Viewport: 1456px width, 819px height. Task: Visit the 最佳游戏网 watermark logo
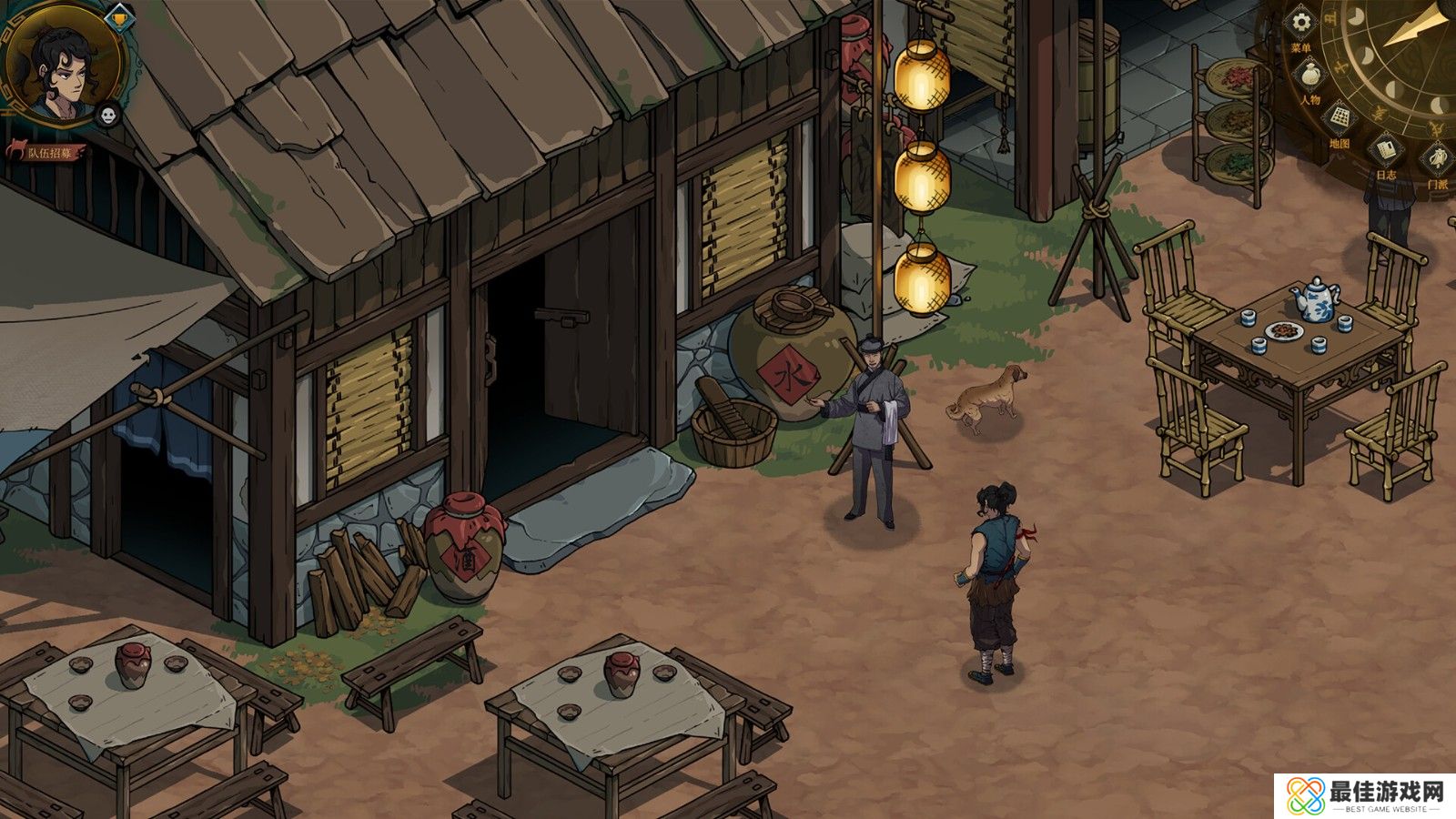pos(1363,794)
